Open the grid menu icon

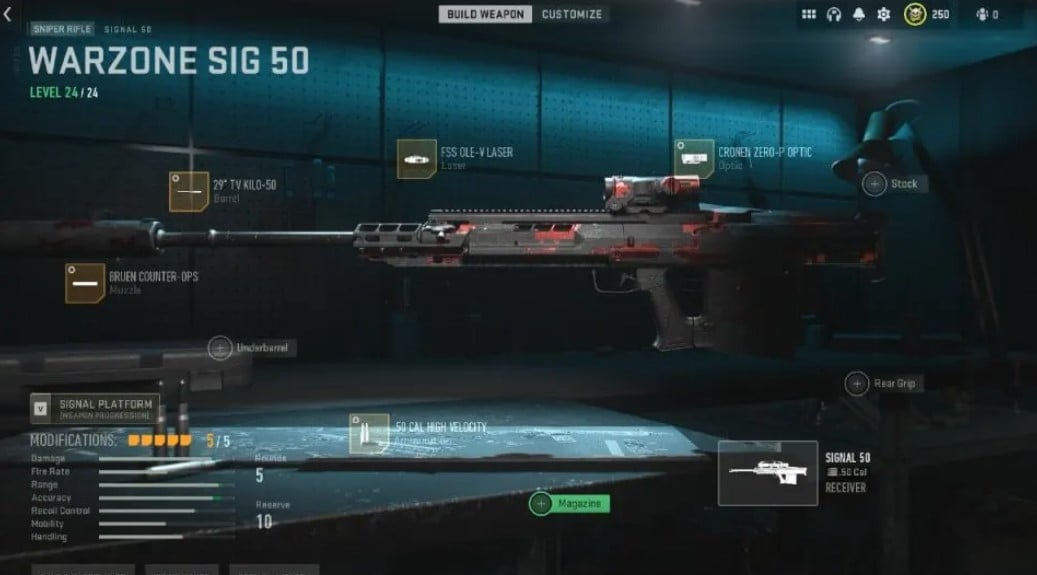click(809, 15)
